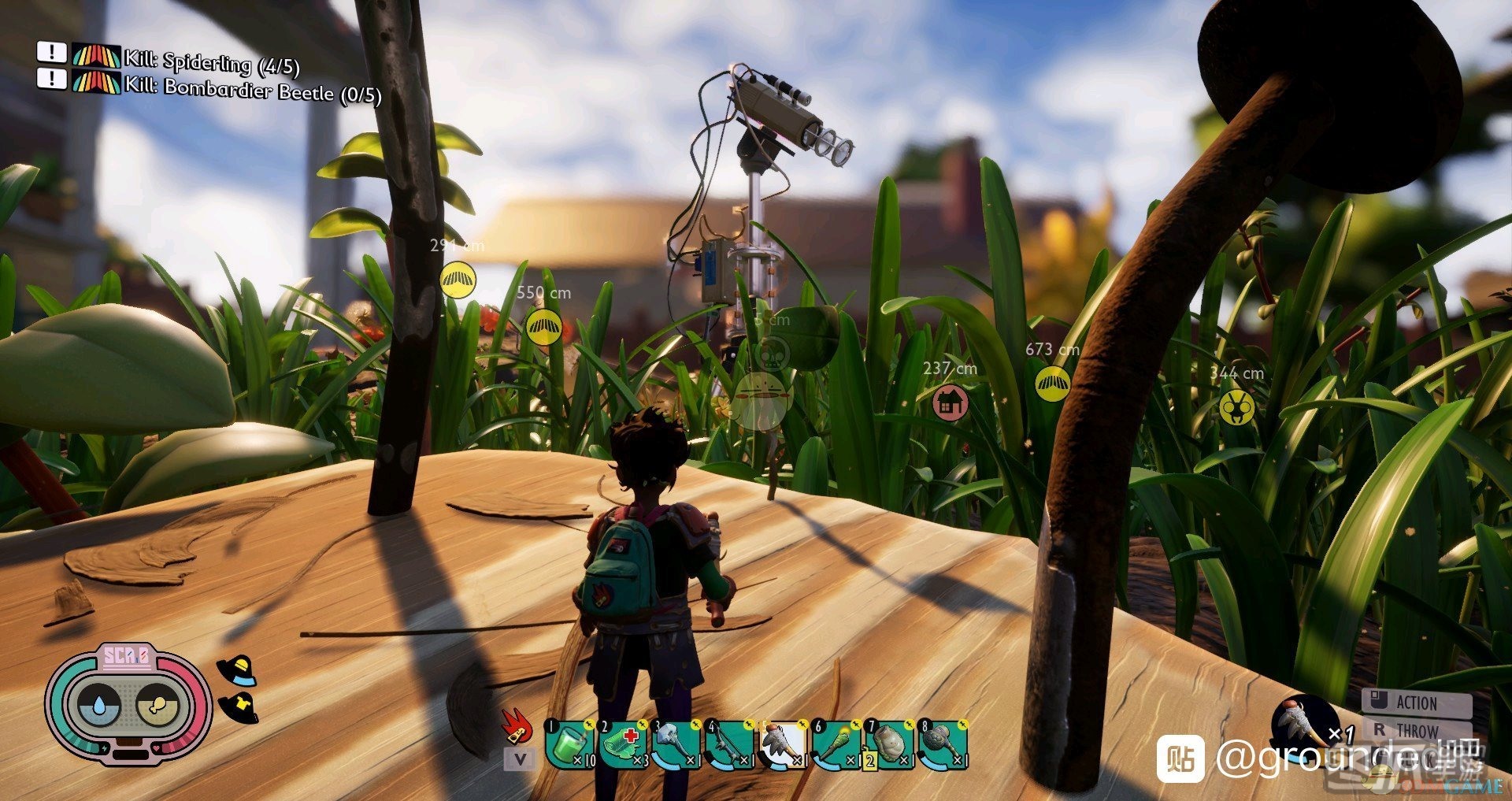Image resolution: width=1512 pixels, height=801 pixels.
Task: Choose the mace in slot 8
Action: (x=943, y=744)
